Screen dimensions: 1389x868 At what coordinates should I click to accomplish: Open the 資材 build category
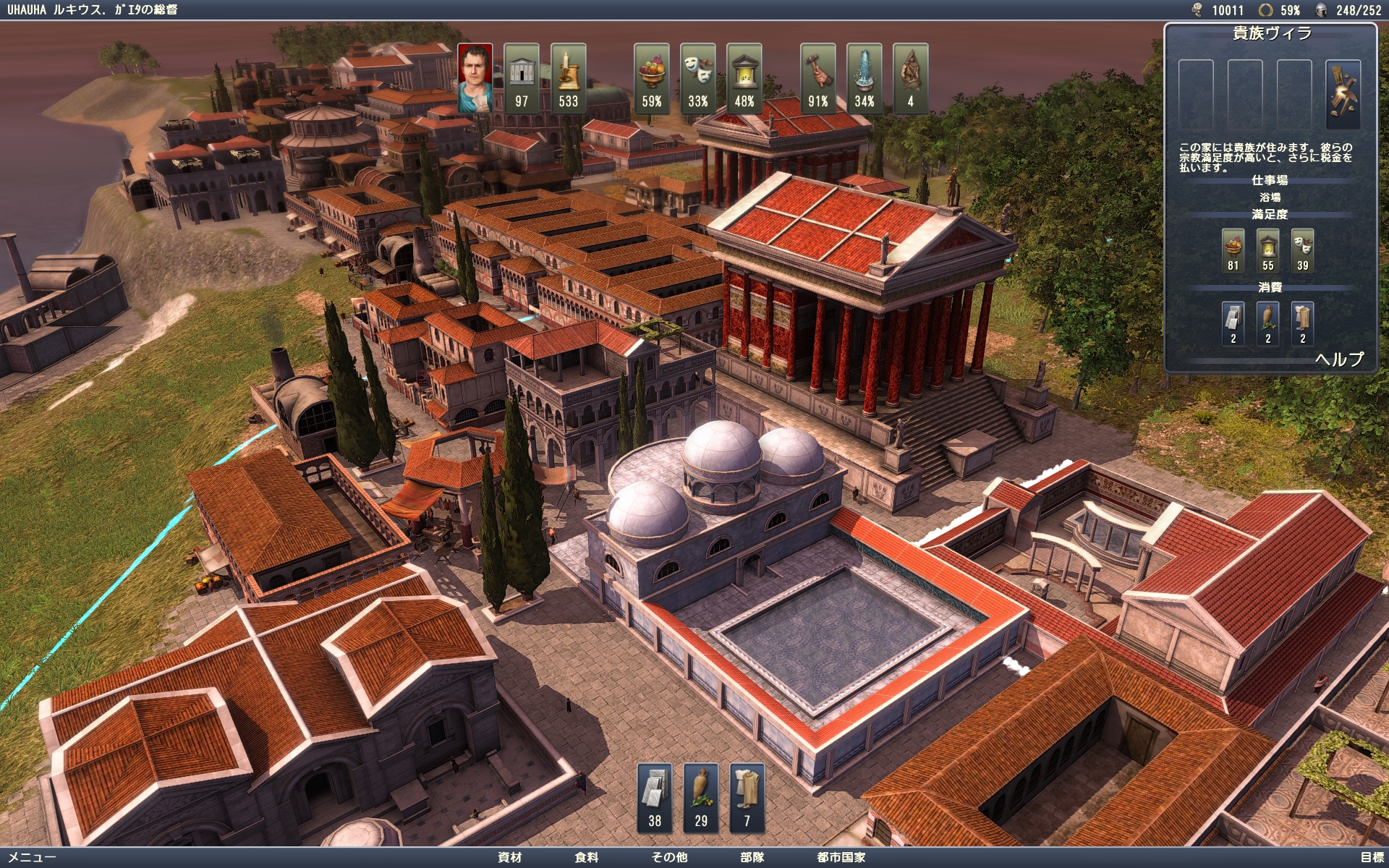pyautogui.click(x=509, y=857)
